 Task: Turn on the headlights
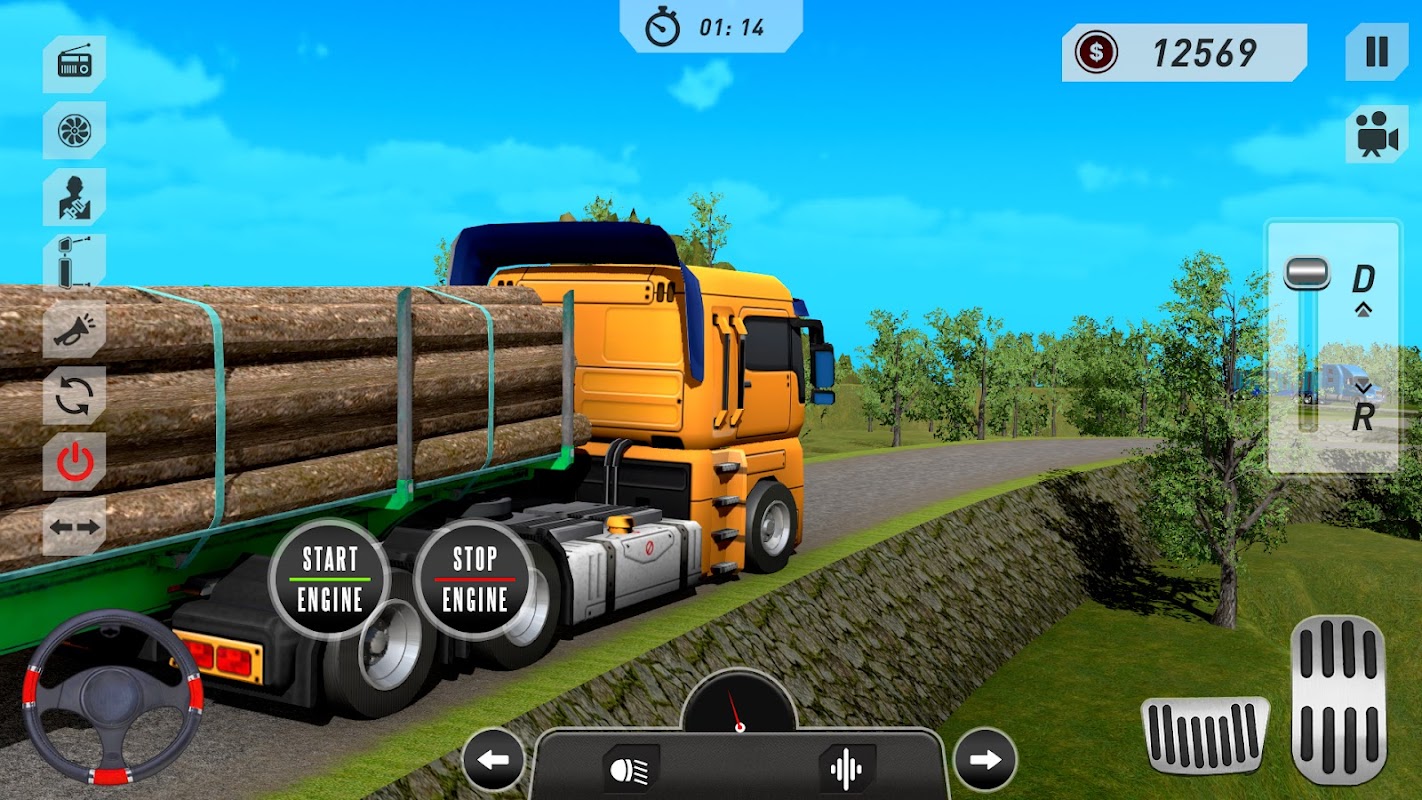631,768
